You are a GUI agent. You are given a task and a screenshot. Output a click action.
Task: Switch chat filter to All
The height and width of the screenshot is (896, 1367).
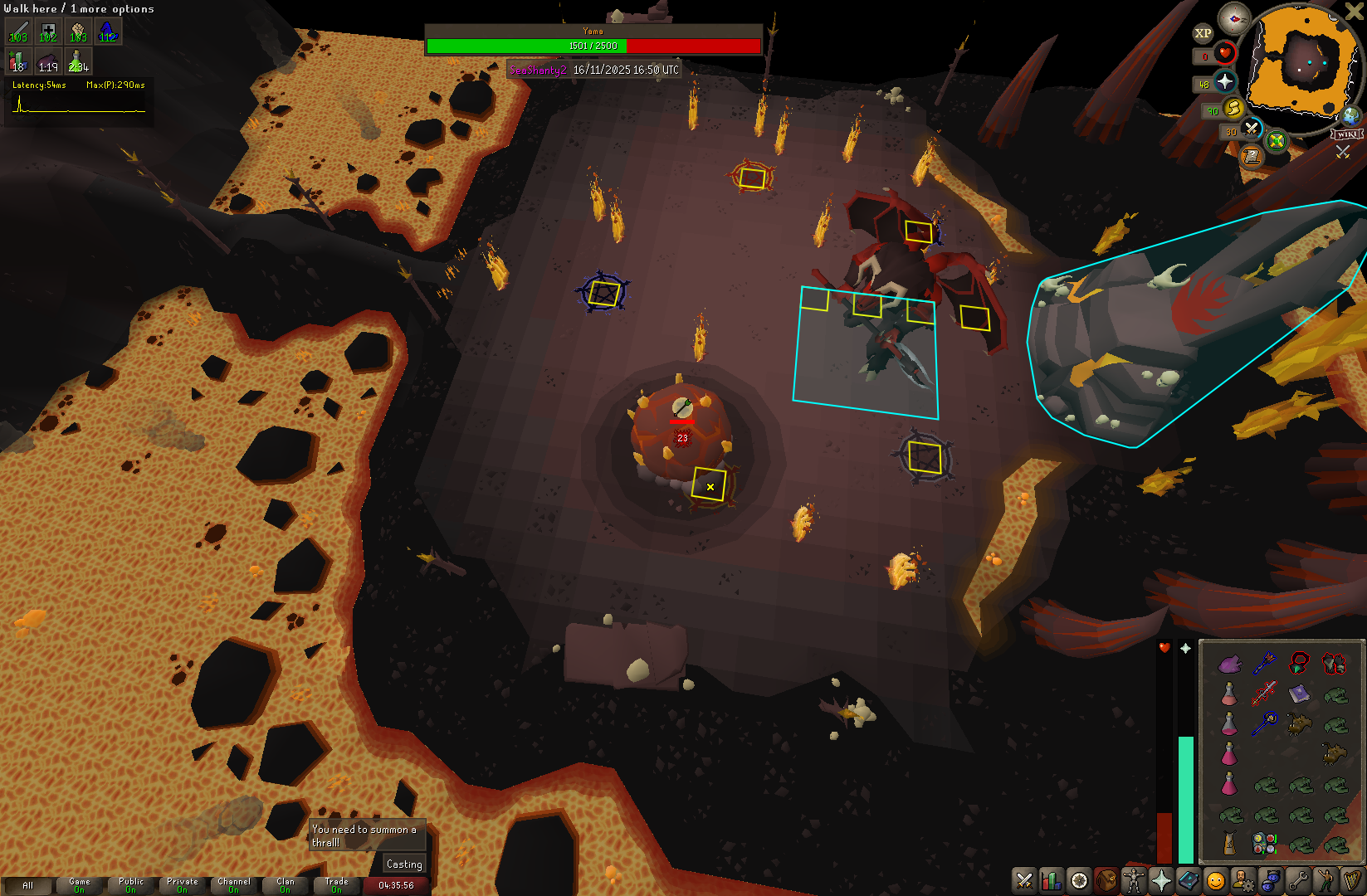(27, 885)
